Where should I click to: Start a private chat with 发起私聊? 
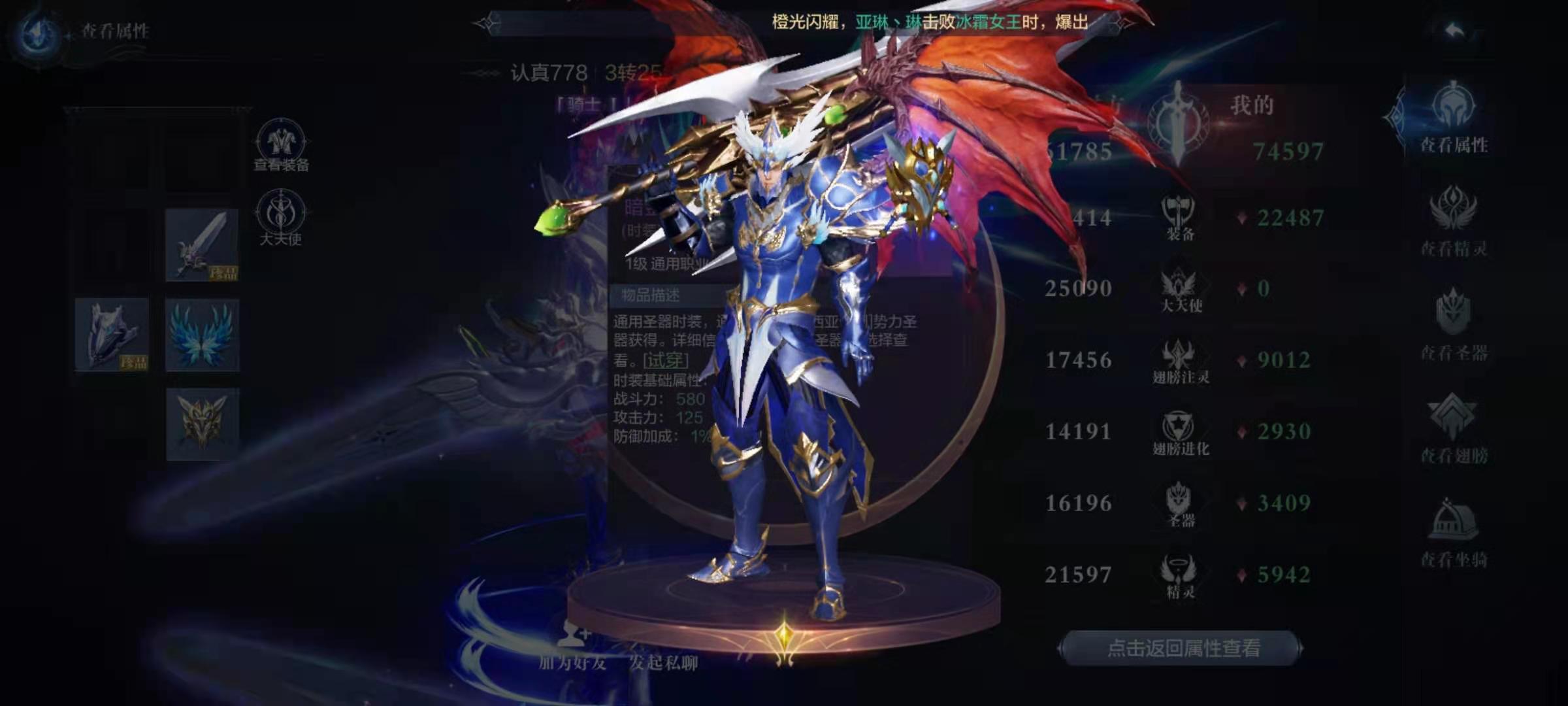click(x=663, y=662)
